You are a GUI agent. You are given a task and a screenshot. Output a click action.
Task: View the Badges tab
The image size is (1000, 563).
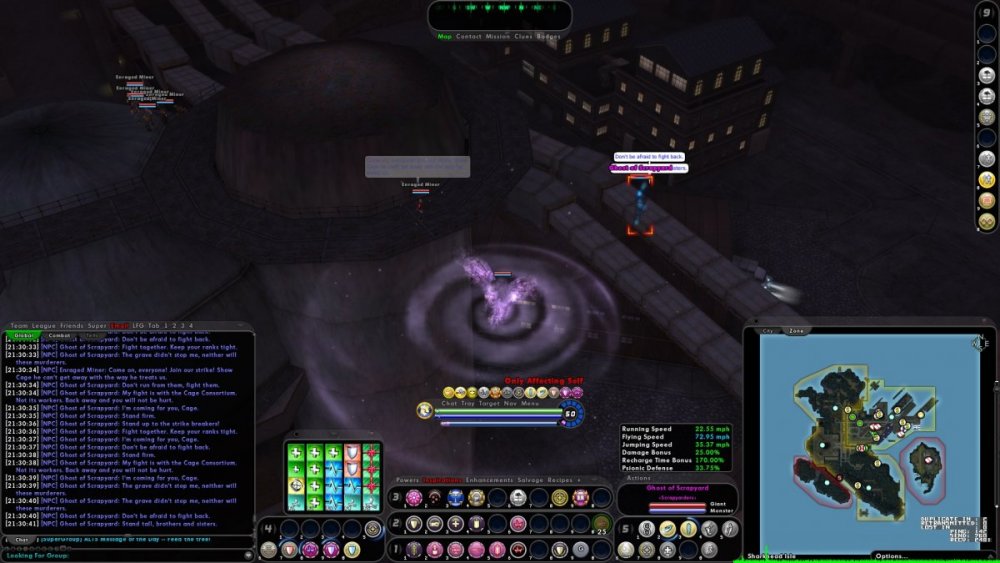click(x=548, y=37)
